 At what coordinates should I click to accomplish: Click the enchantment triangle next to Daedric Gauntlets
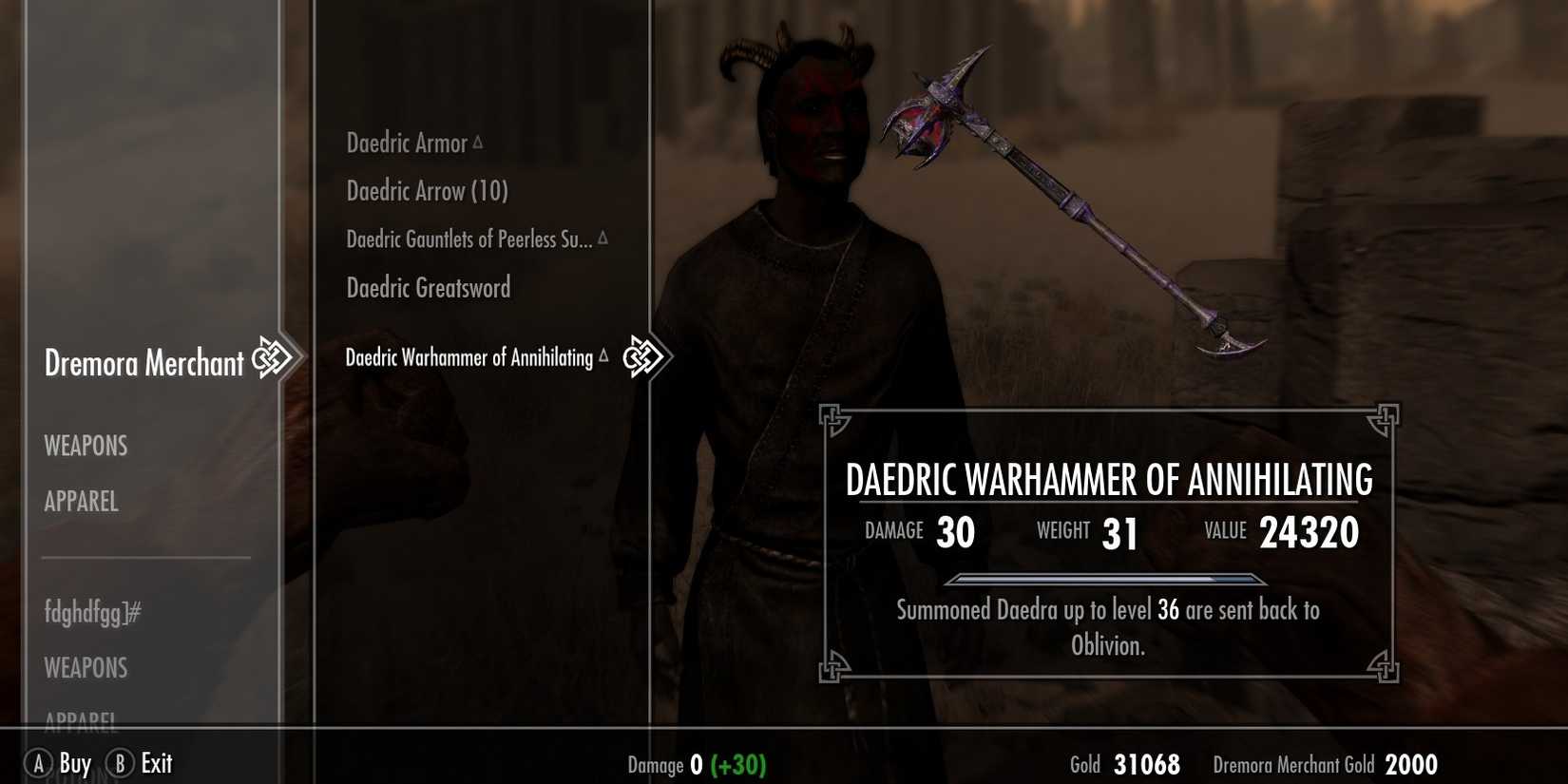602,239
